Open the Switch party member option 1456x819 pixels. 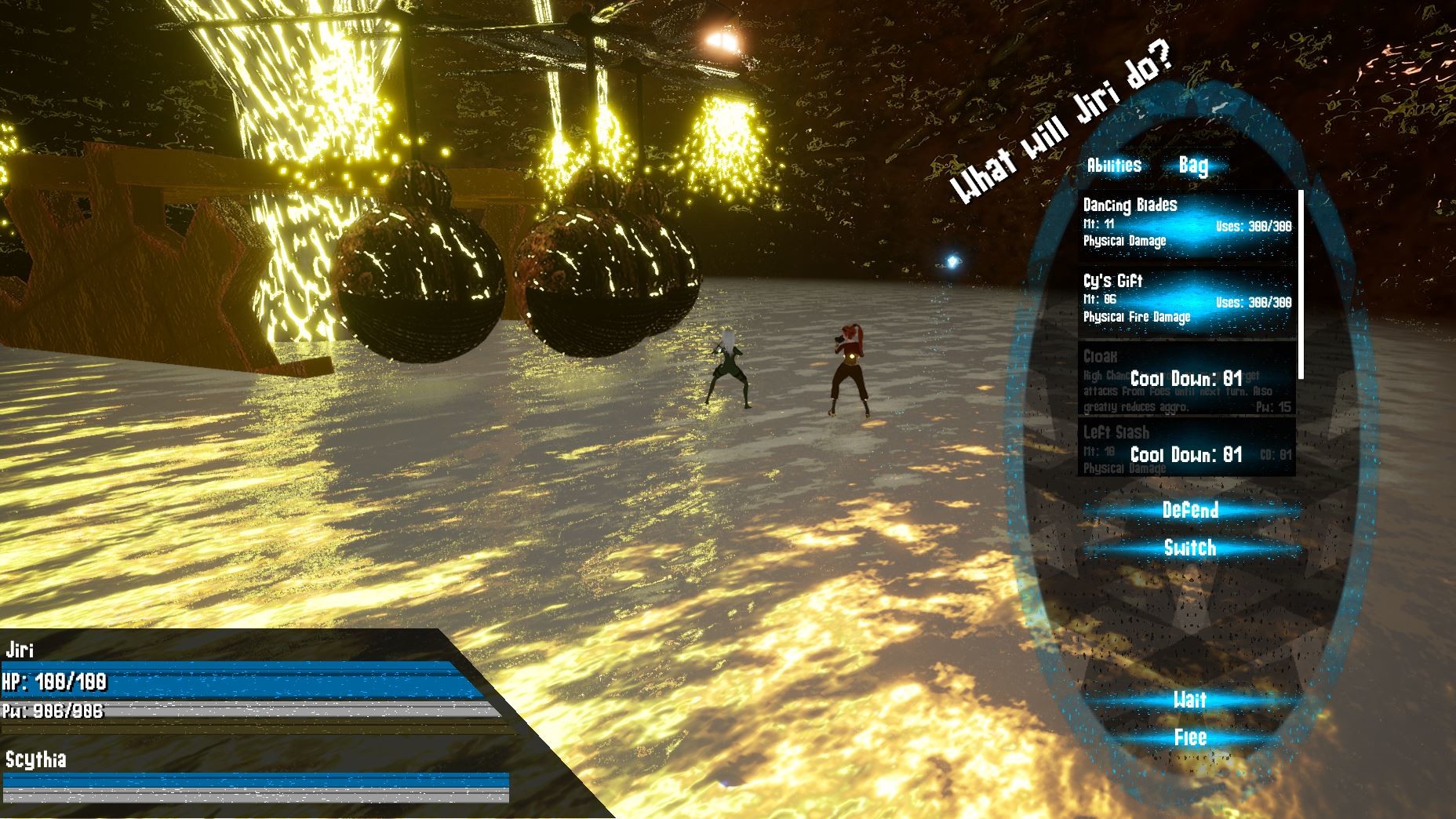(x=1192, y=549)
